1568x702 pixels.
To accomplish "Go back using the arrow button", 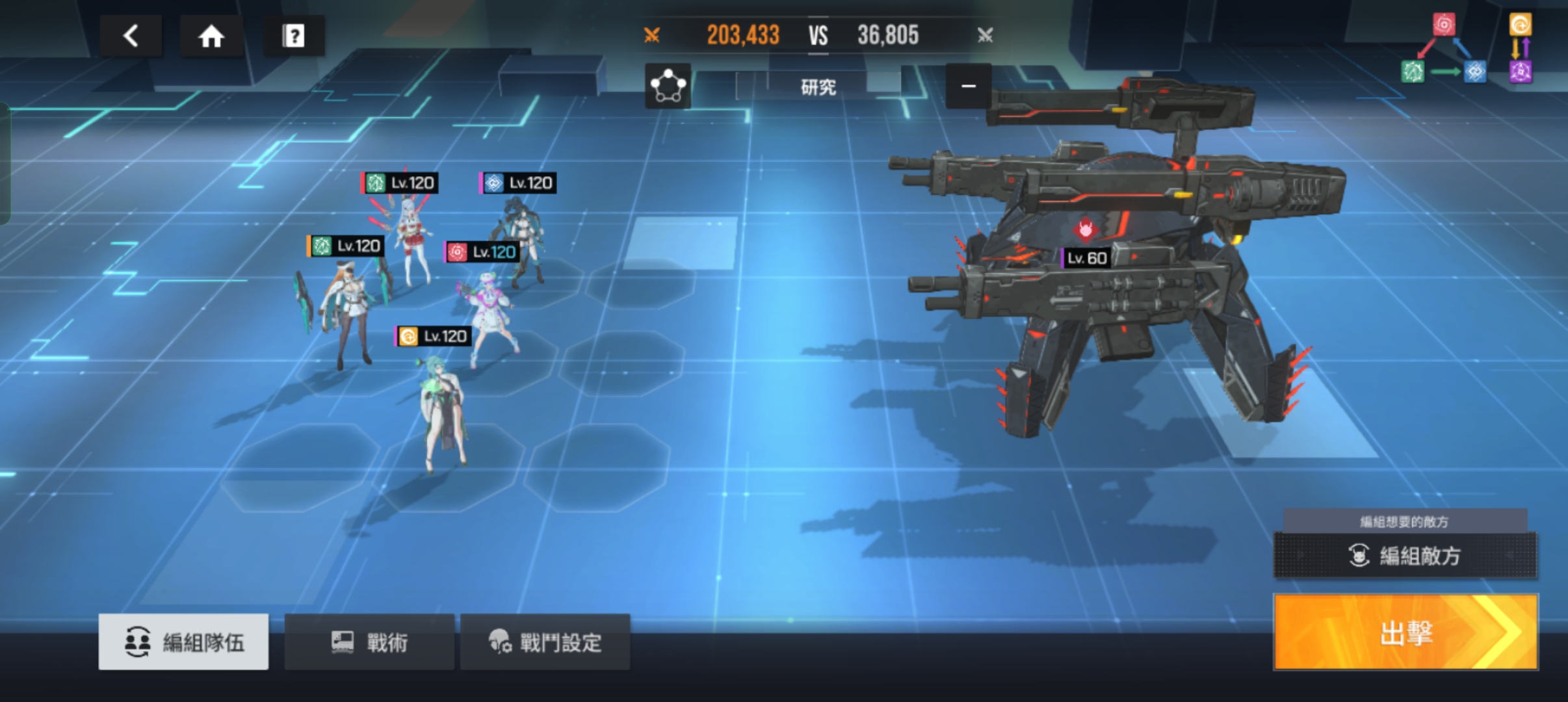I will pos(131,36).
